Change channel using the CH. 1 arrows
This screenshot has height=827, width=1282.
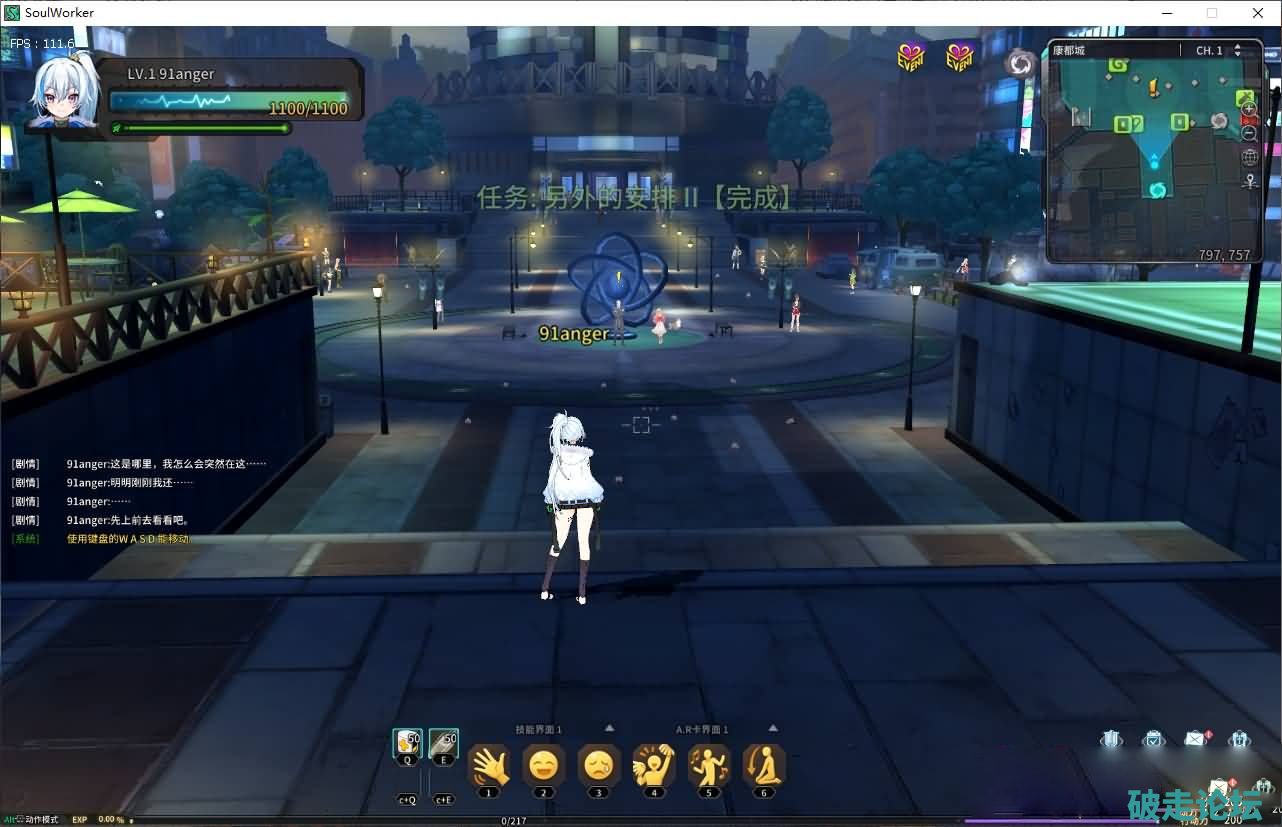tap(1237, 50)
